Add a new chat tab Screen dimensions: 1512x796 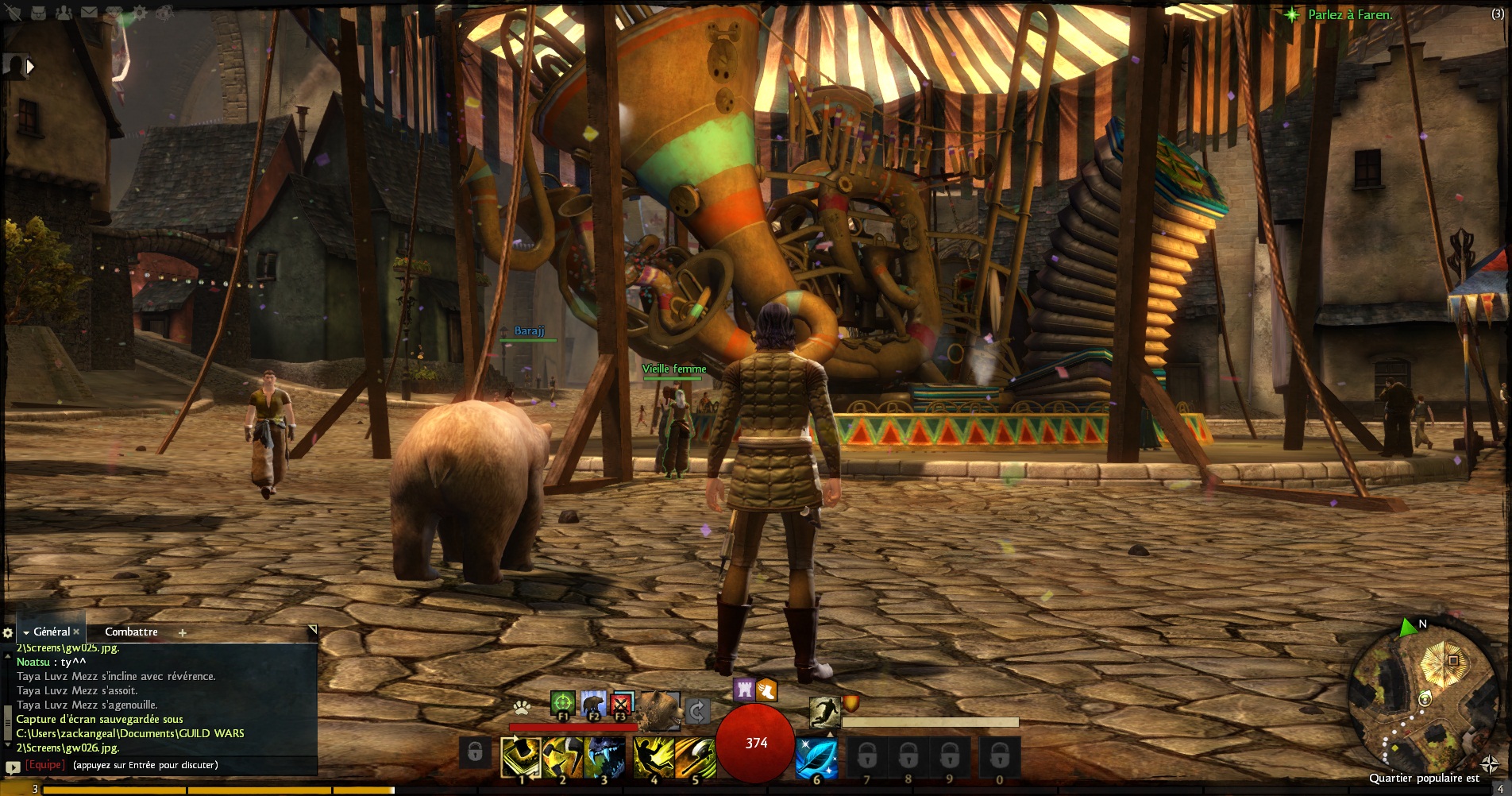coord(183,632)
